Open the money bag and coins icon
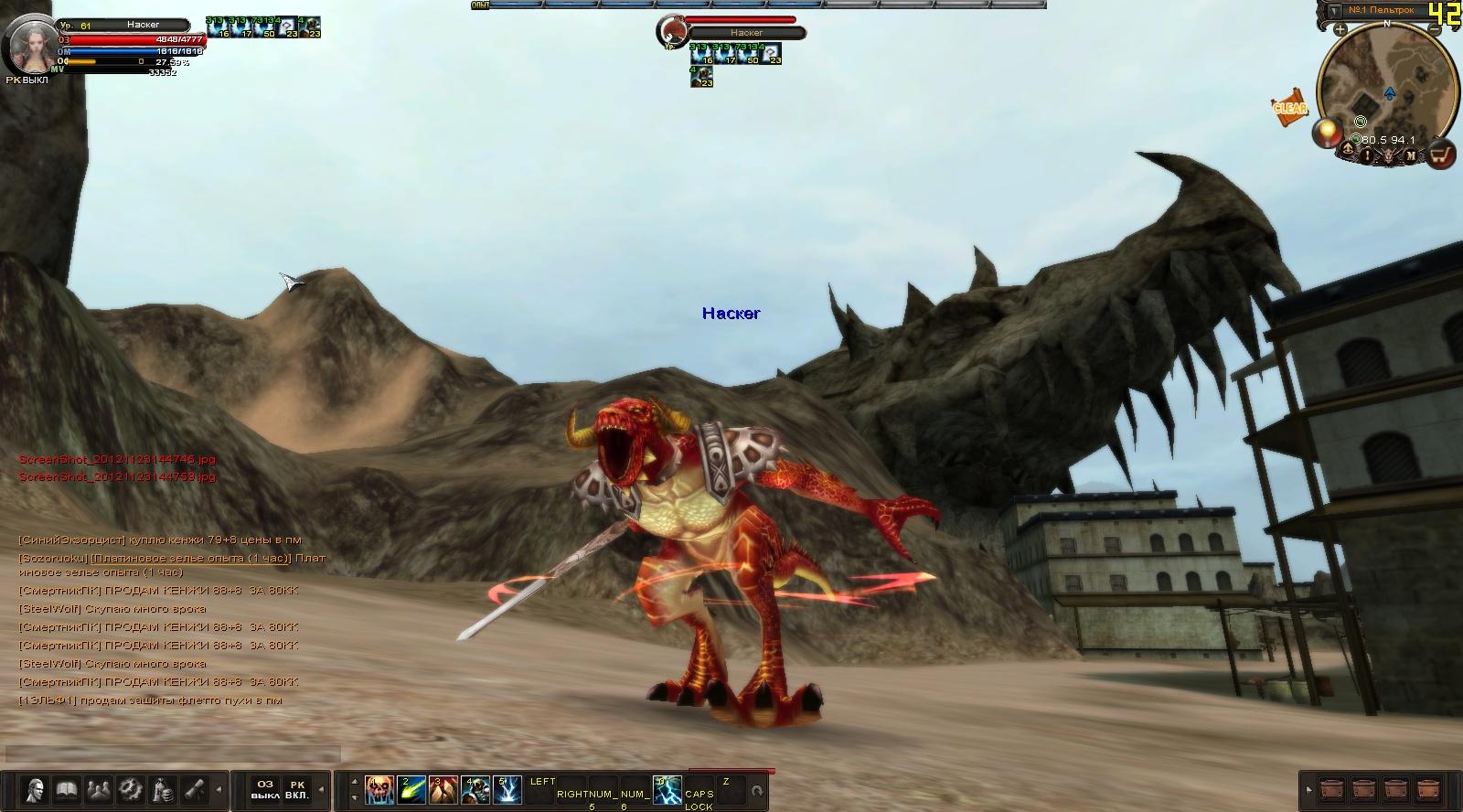 click(x=162, y=789)
